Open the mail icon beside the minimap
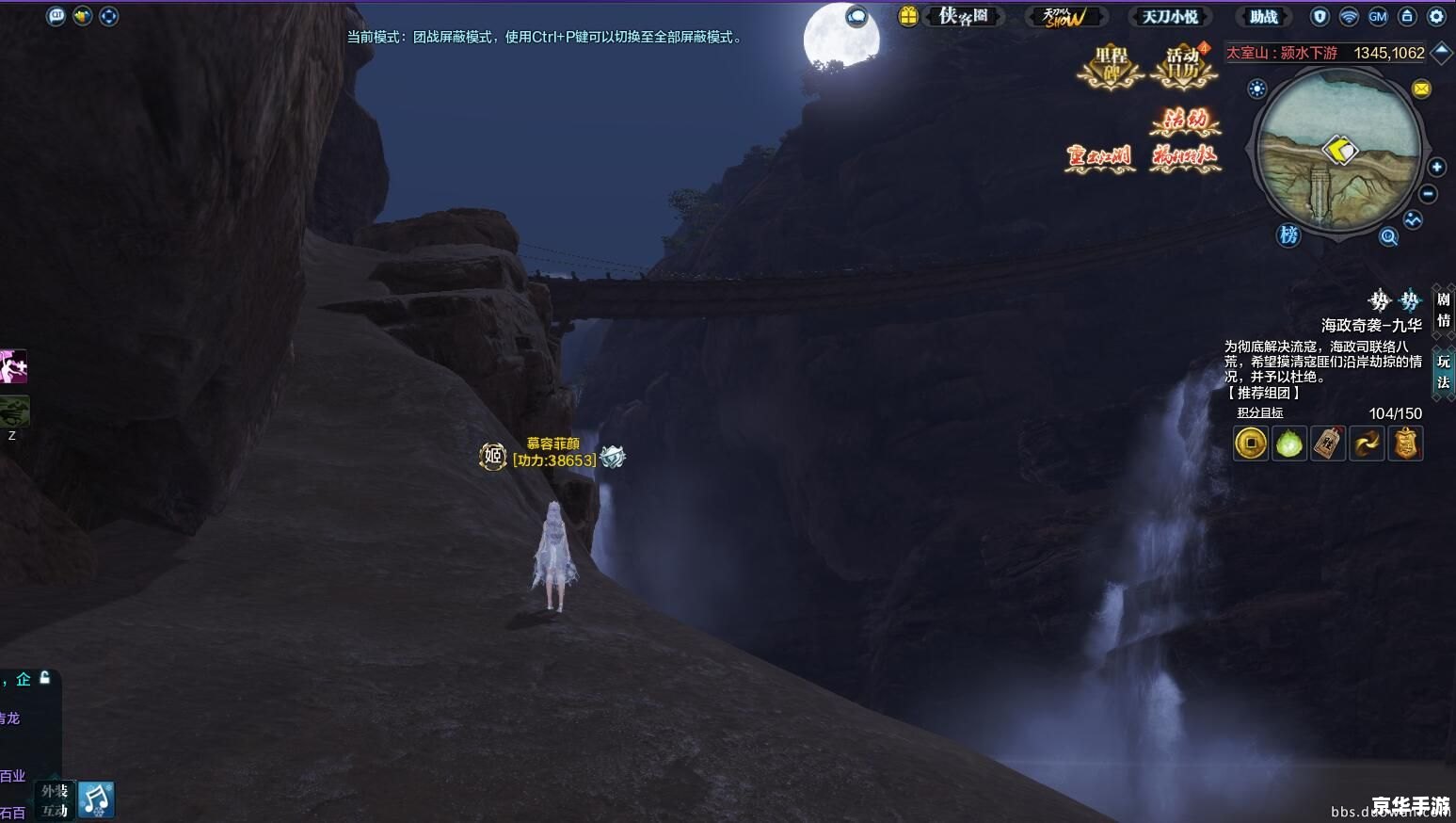This screenshot has width=1456, height=823. tap(1421, 89)
